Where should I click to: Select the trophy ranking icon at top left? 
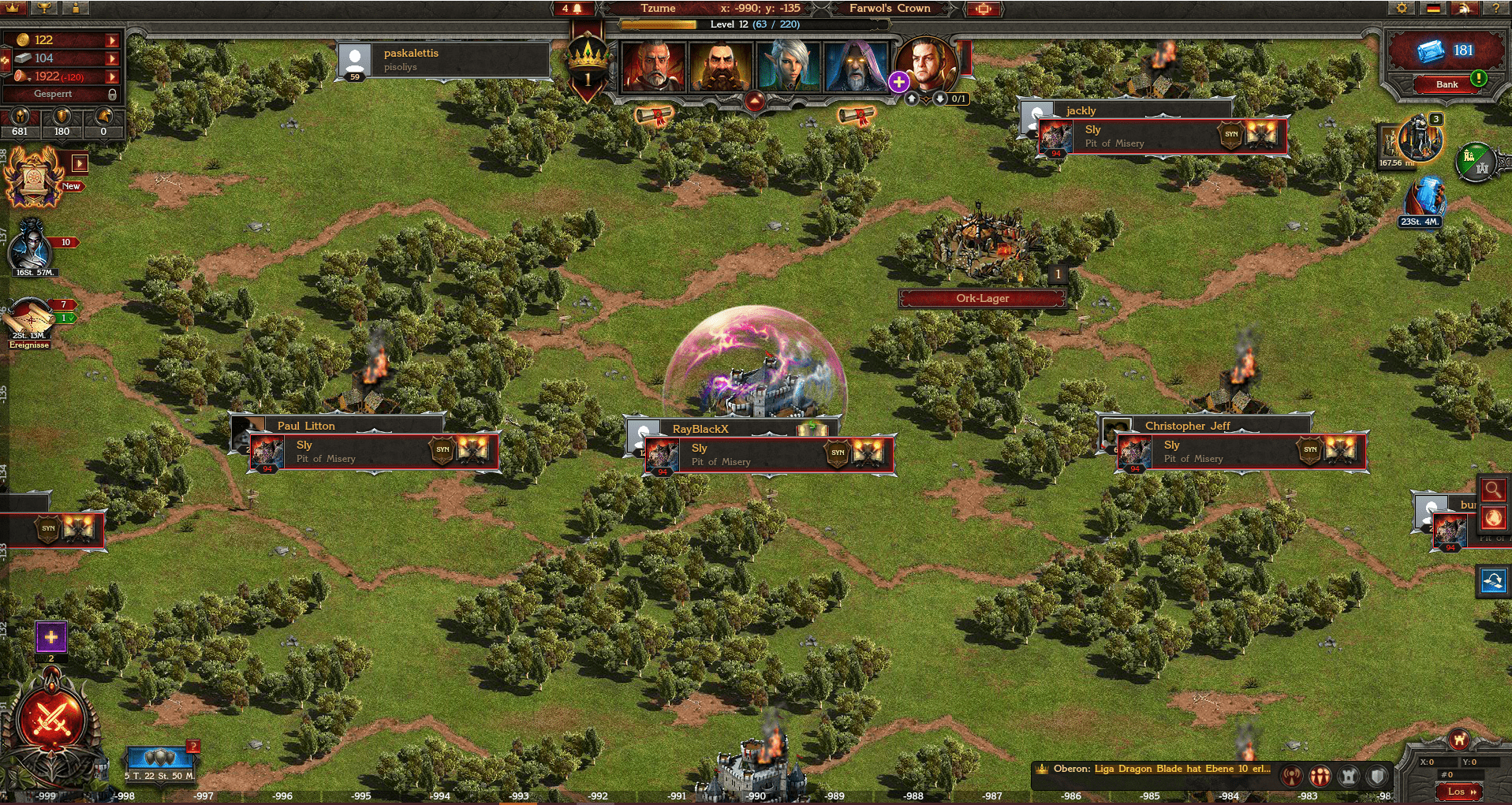pos(43,8)
